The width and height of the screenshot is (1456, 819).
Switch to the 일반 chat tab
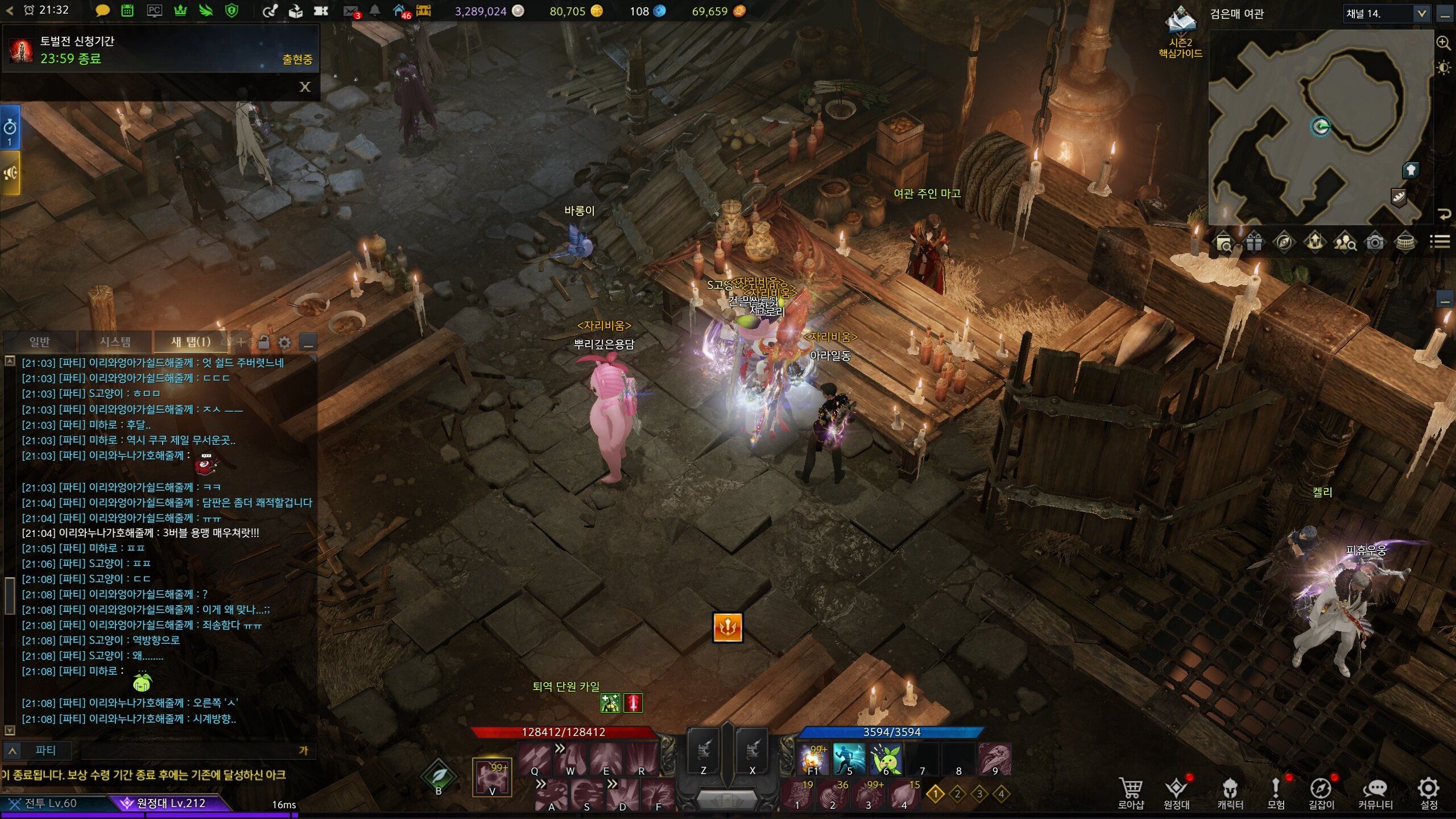pos(39,342)
